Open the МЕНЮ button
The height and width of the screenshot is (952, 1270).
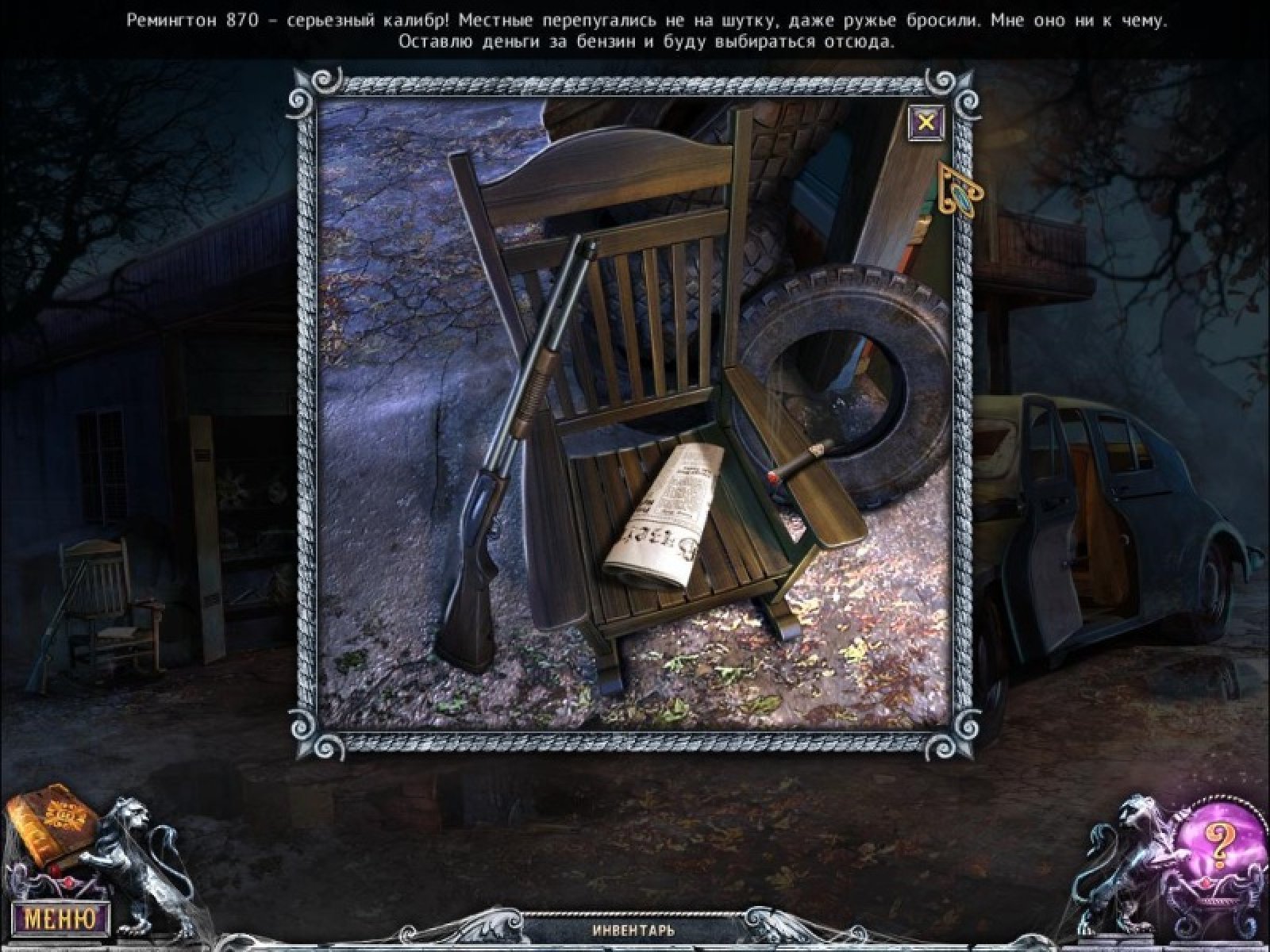pos(61,919)
